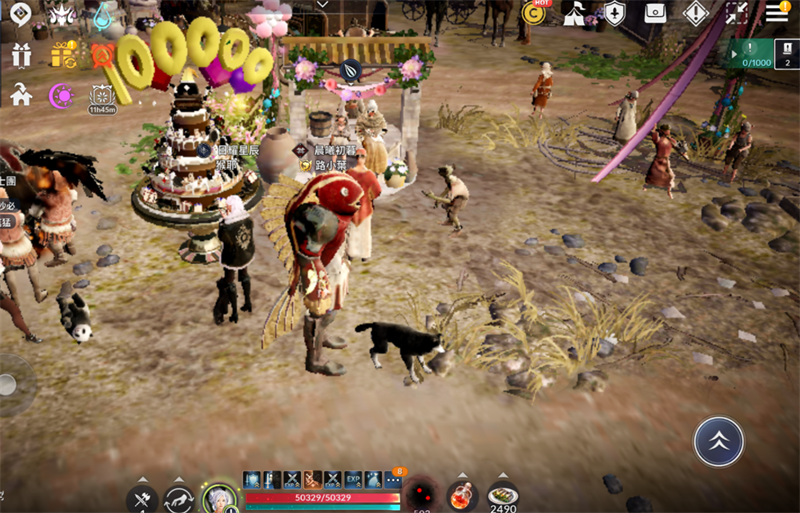Toggle the purple sun-moon icon

[x=62, y=96]
